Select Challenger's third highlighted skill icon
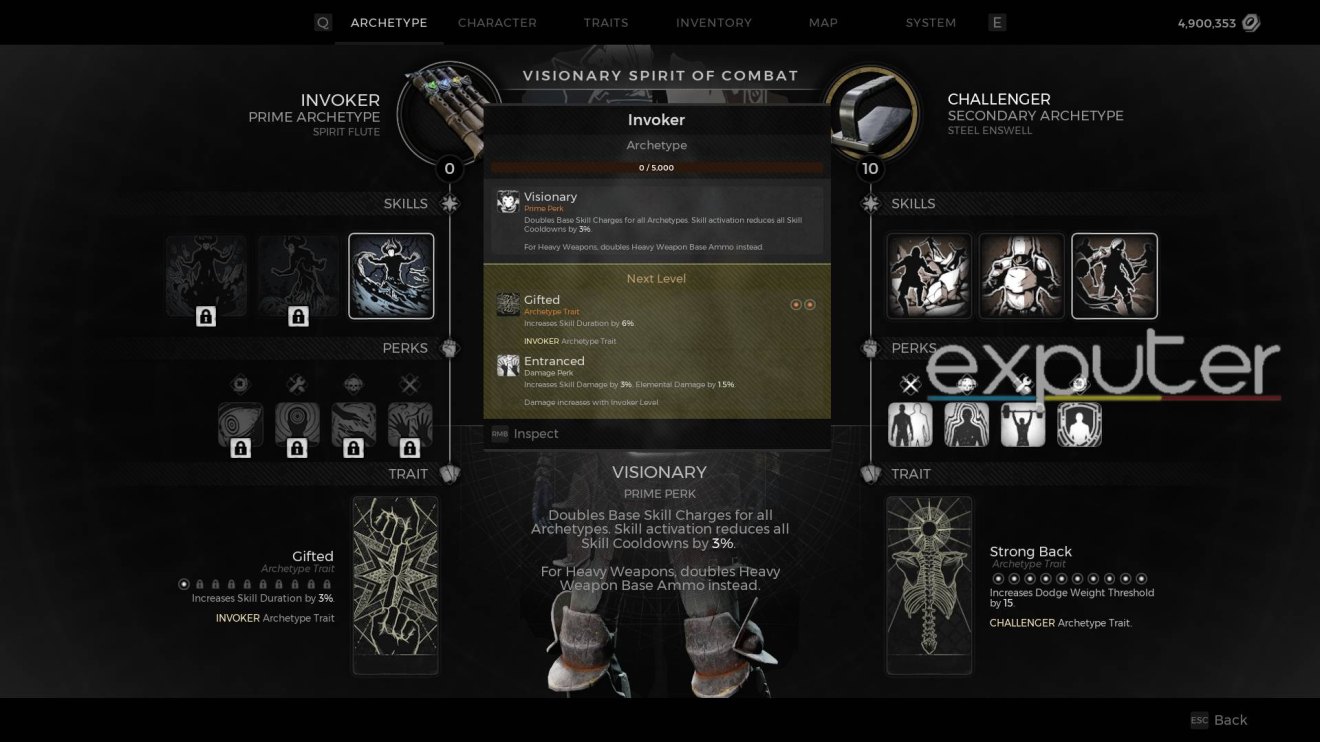1320x742 pixels. pyautogui.click(x=1113, y=275)
